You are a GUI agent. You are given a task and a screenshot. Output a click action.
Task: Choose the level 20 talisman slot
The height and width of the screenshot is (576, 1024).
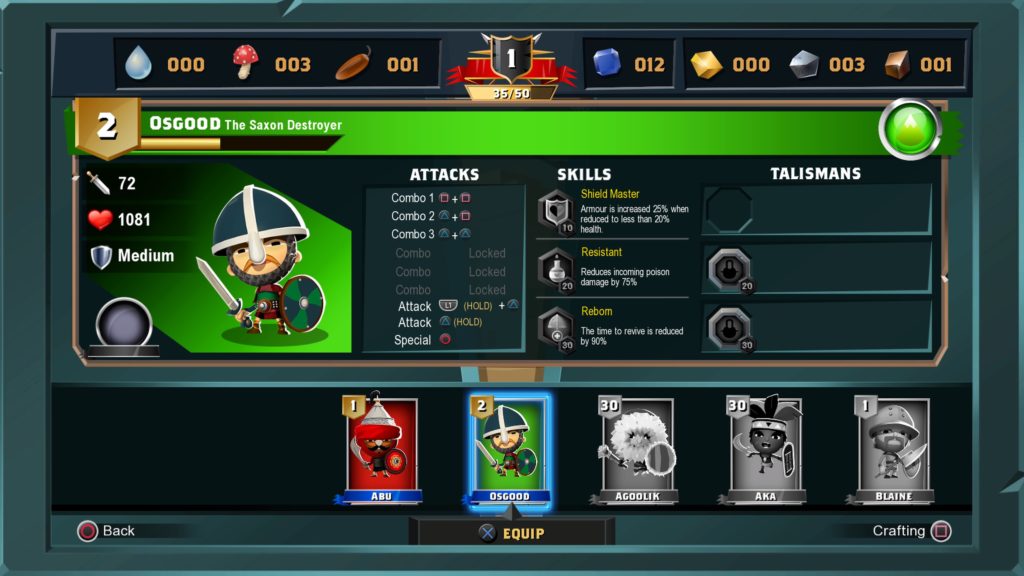[727, 269]
